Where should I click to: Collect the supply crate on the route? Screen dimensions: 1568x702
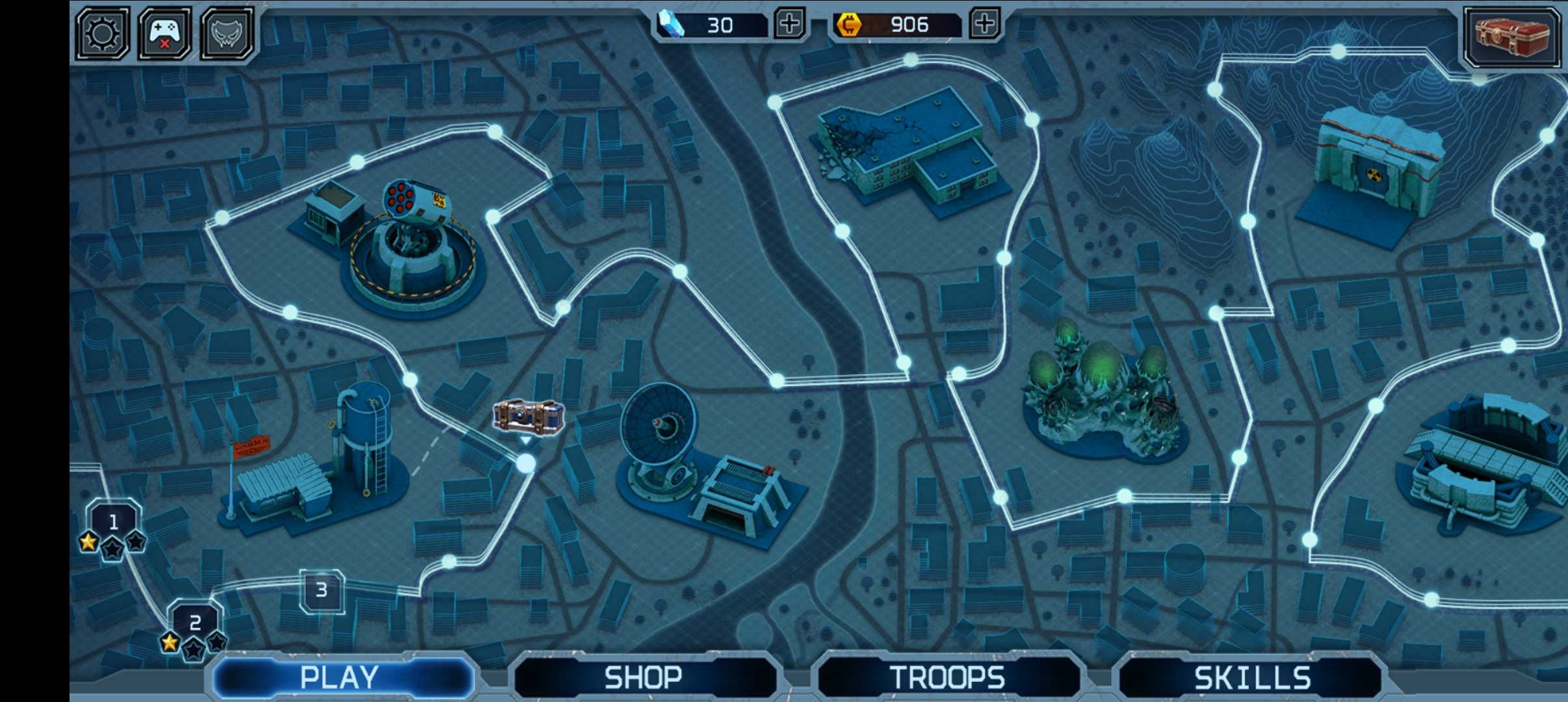tap(528, 417)
